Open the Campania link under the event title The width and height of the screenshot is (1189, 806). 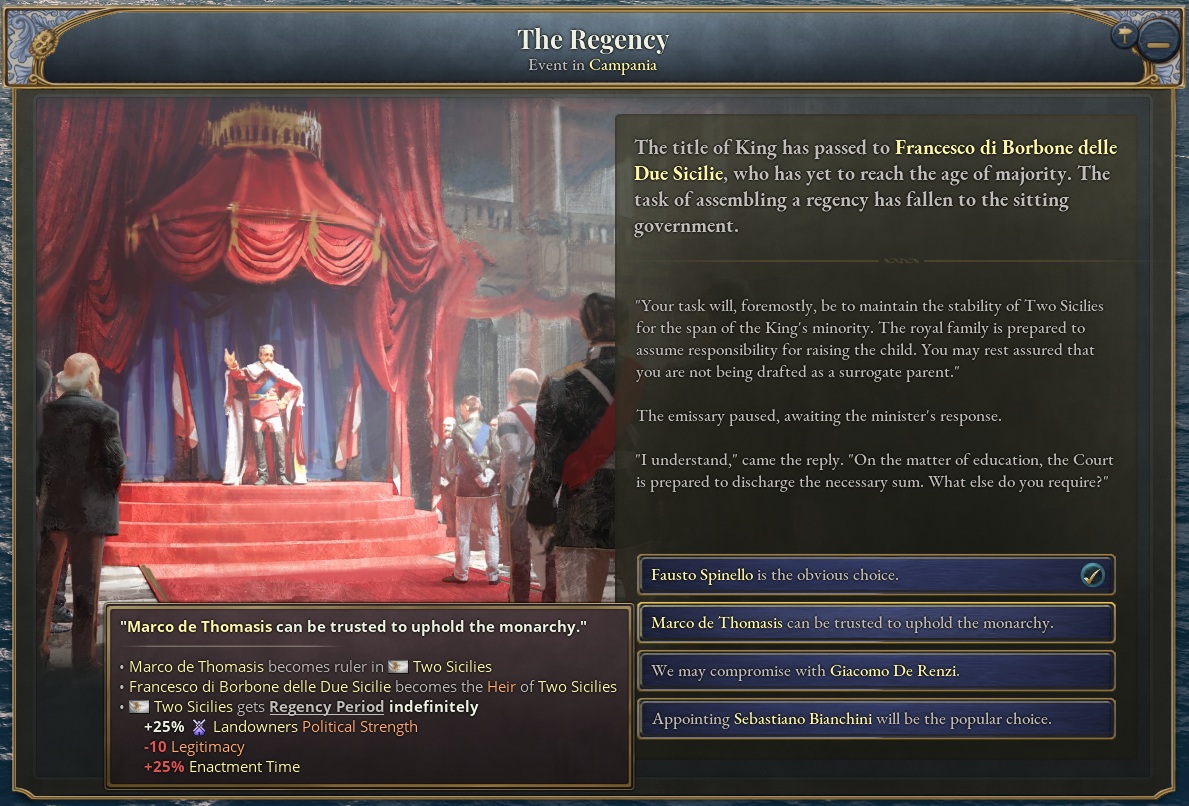pos(622,65)
